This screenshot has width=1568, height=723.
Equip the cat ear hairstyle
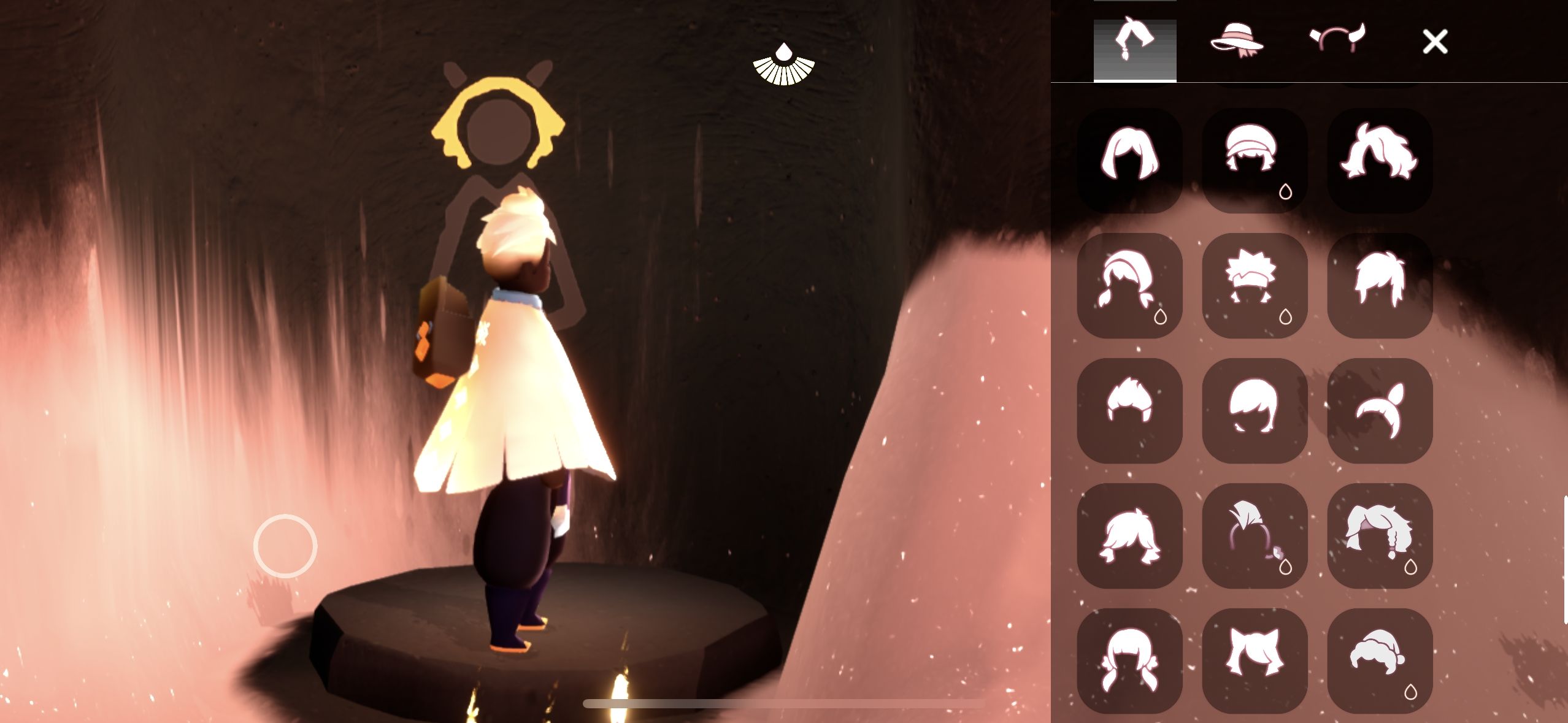1255,661
